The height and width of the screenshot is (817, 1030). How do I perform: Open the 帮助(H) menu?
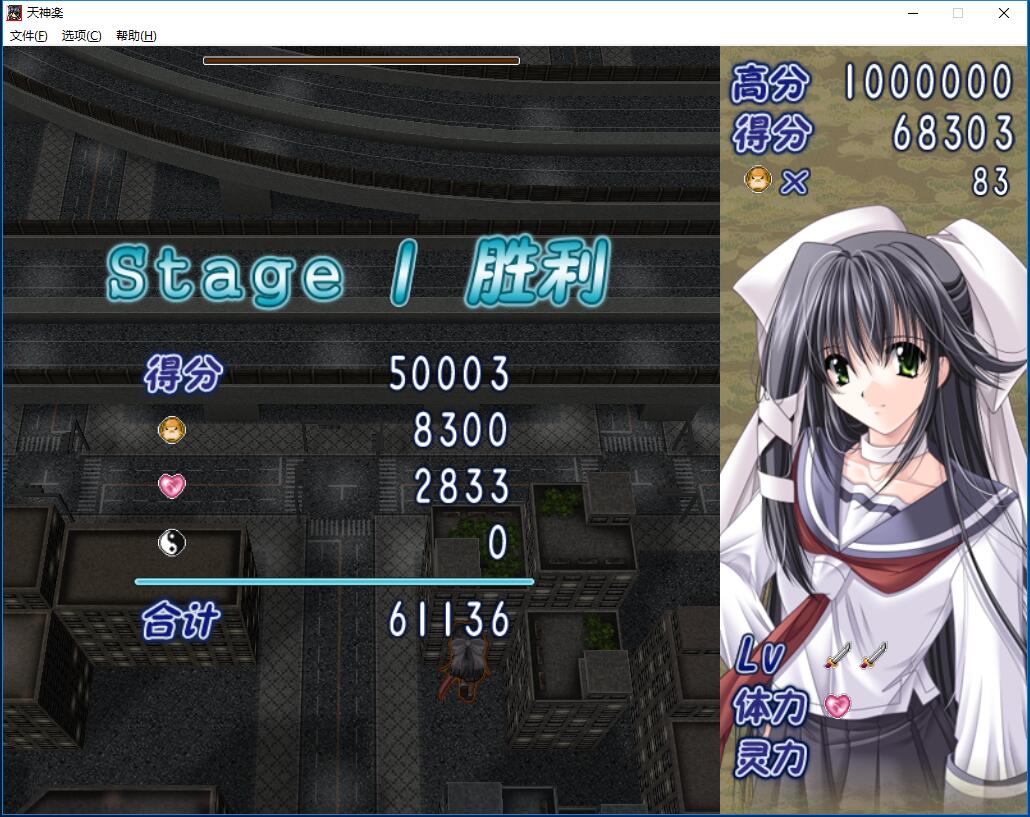coord(135,36)
